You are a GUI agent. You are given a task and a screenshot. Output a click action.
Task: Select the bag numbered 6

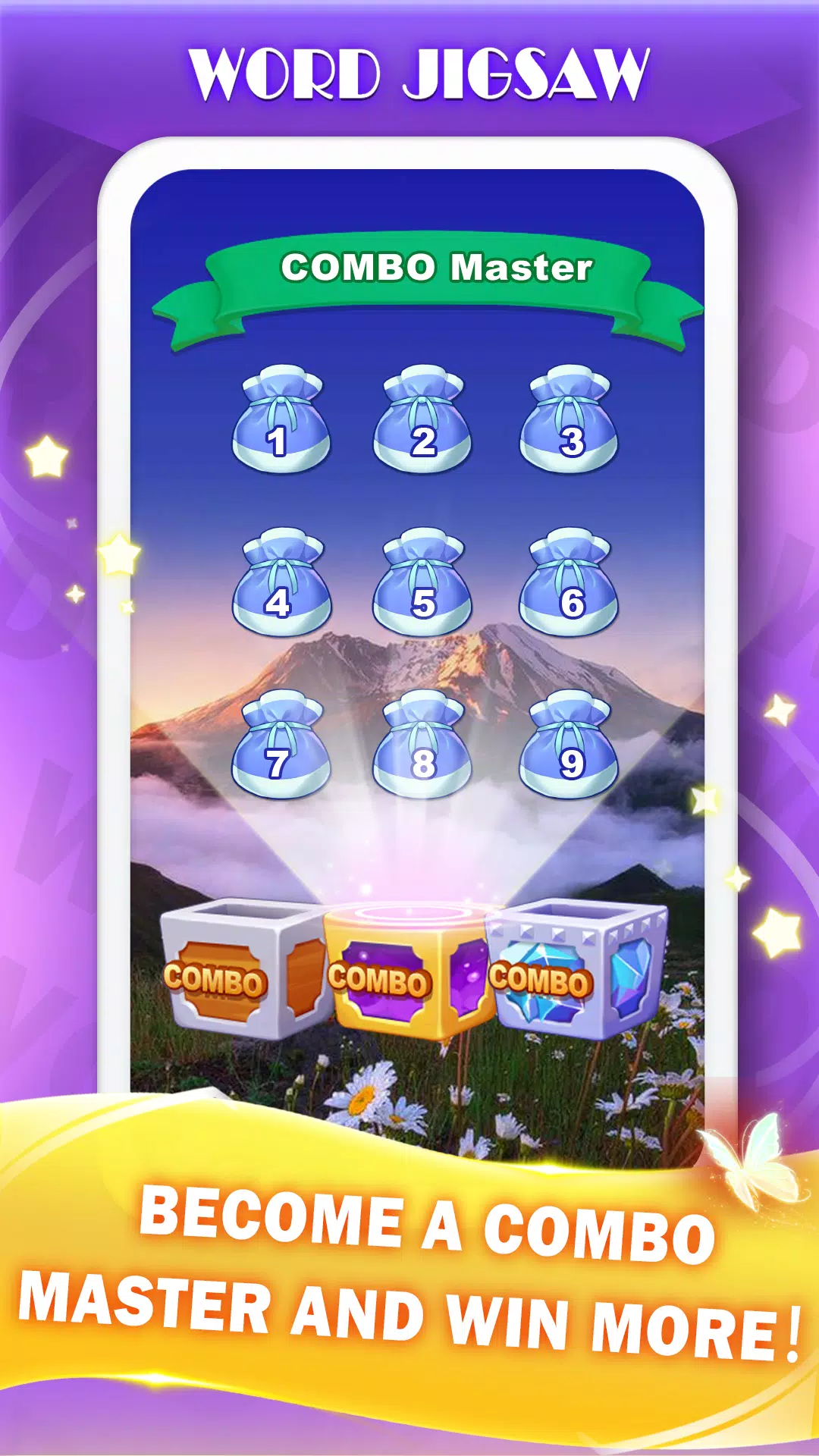click(x=569, y=583)
